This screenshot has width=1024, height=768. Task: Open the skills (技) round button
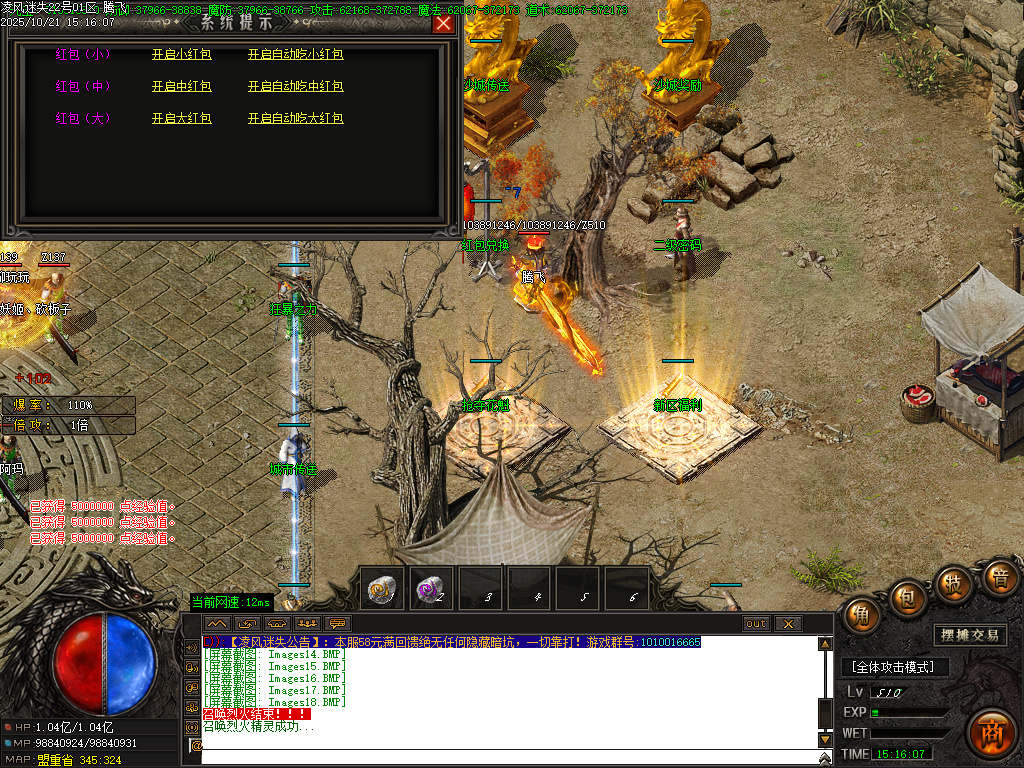click(x=953, y=582)
